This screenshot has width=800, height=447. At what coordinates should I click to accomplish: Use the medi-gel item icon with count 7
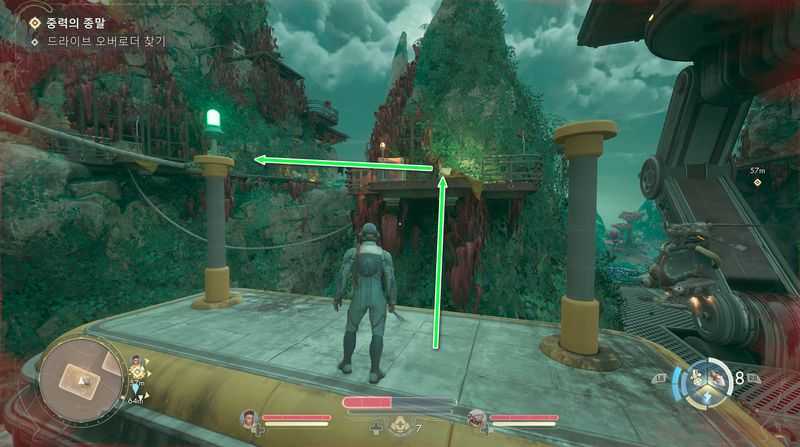(x=402, y=427)
